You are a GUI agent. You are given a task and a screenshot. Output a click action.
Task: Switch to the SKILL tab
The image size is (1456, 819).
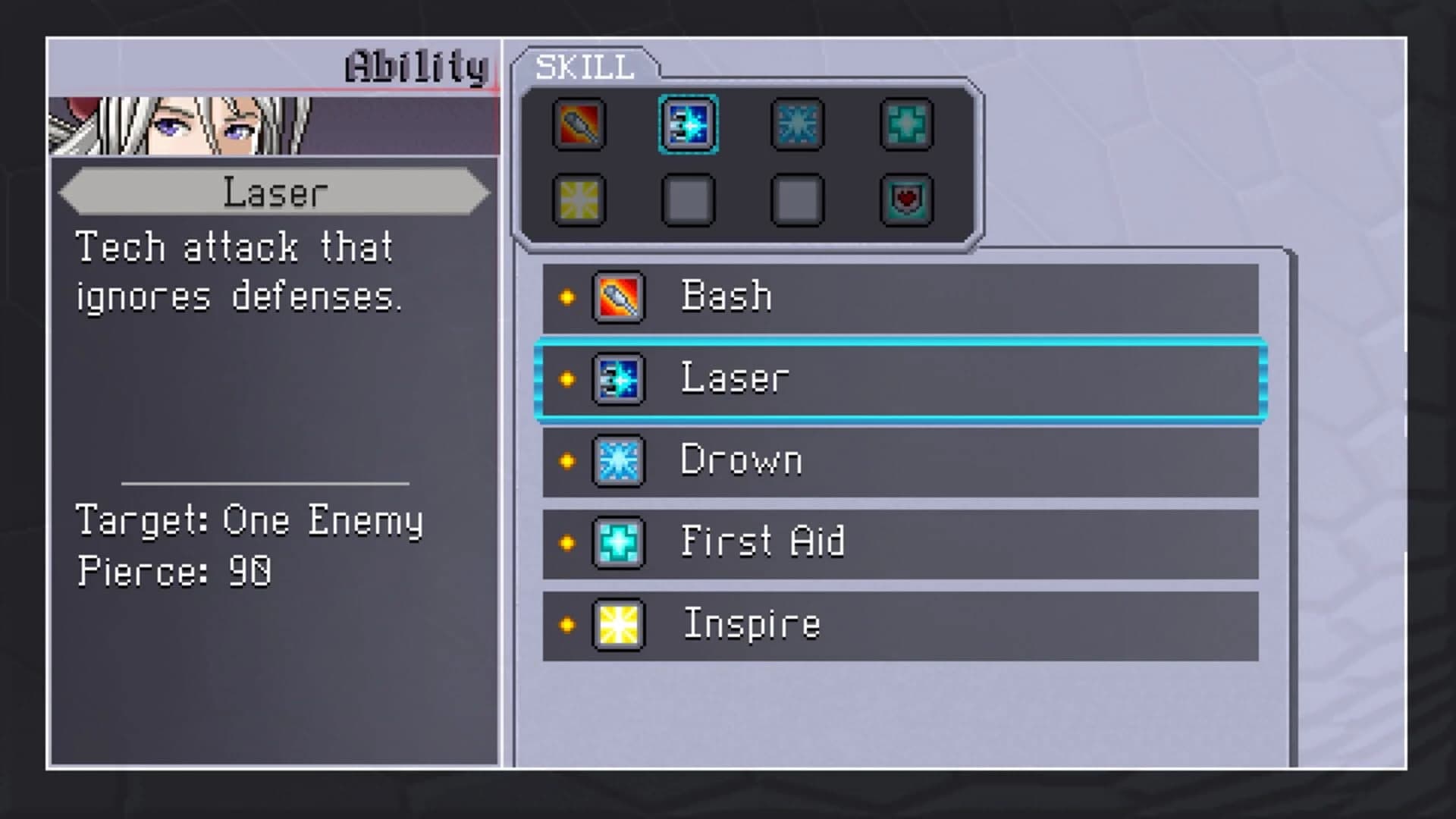pos(584,67)
